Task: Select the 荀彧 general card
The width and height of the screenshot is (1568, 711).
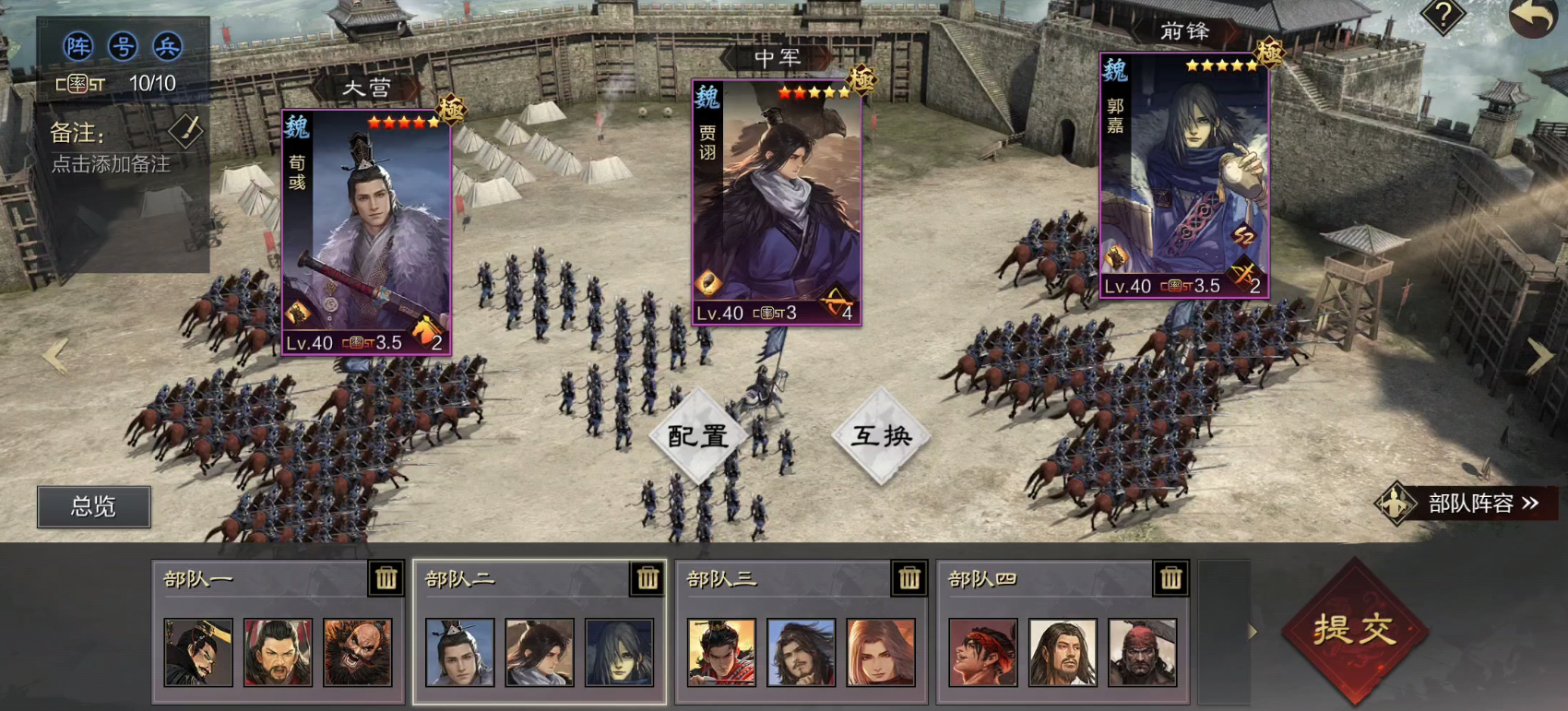Action: point(366,232)
